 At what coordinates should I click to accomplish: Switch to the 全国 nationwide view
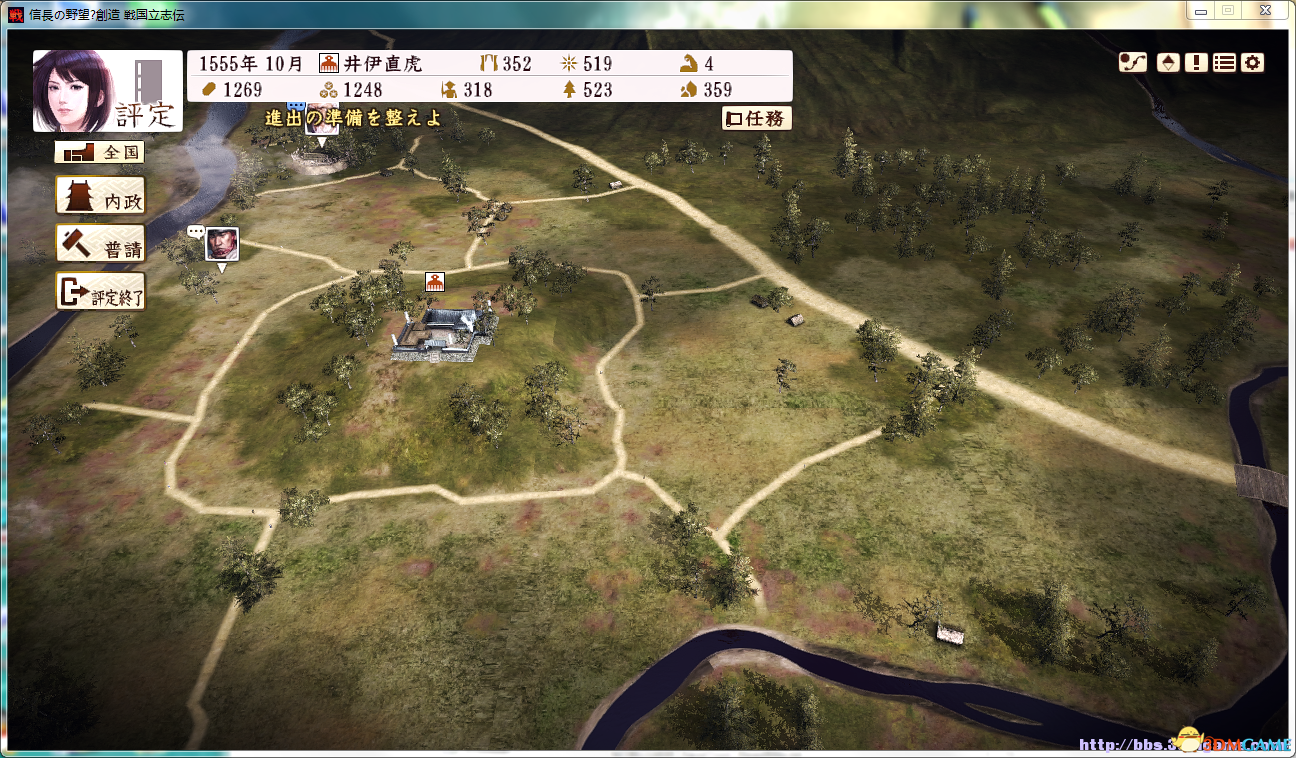100,153
